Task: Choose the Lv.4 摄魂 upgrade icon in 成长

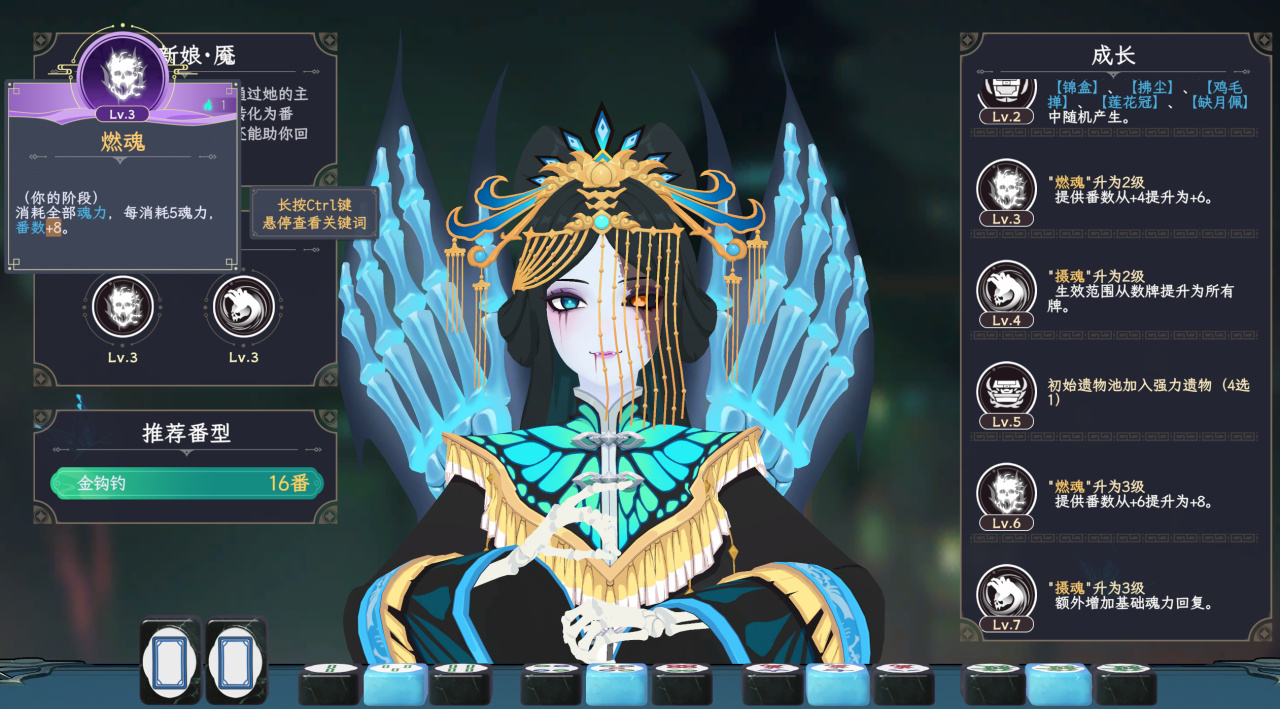Action: [x=1006, y=289]
